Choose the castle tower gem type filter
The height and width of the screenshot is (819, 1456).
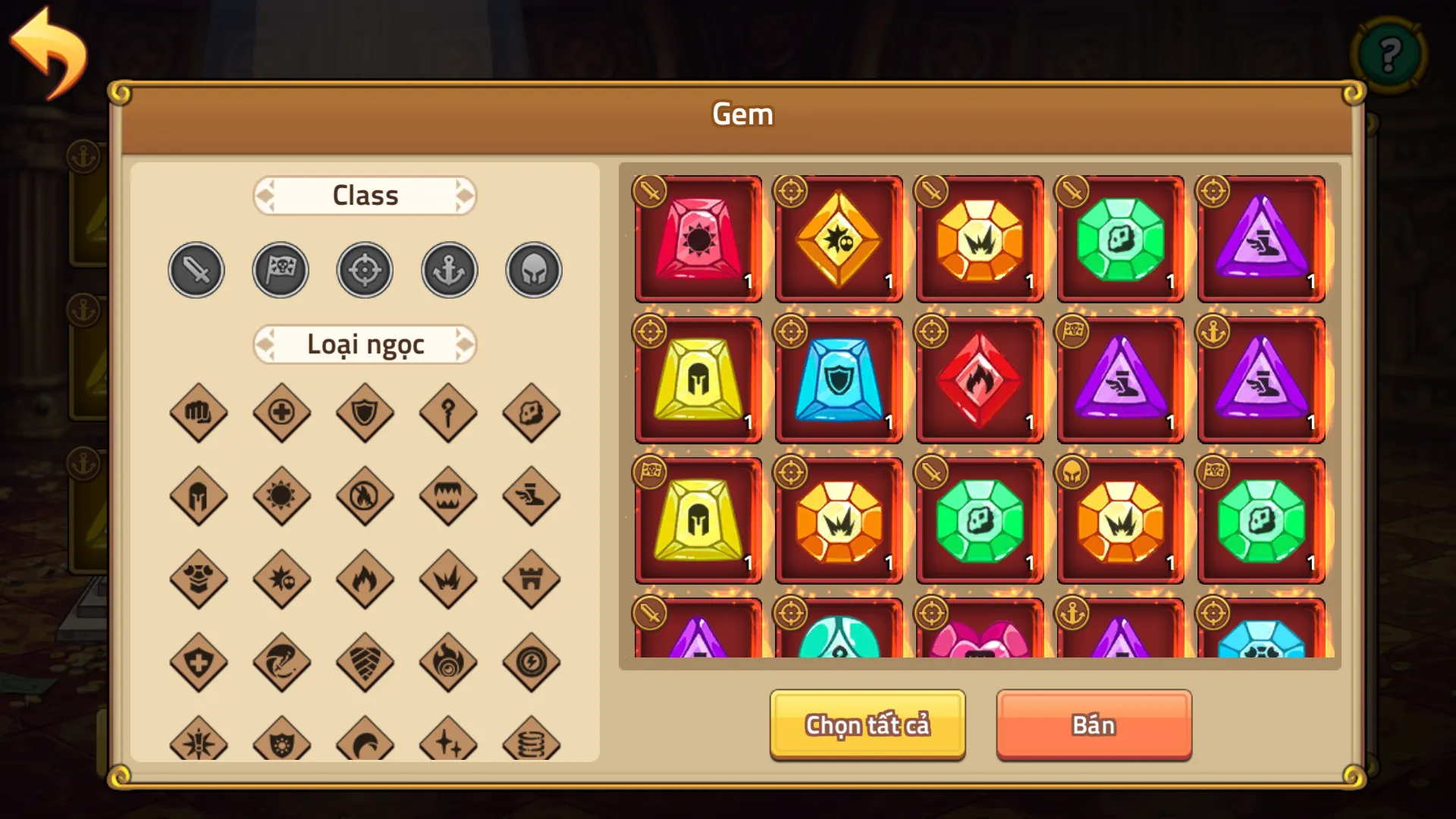532,580
